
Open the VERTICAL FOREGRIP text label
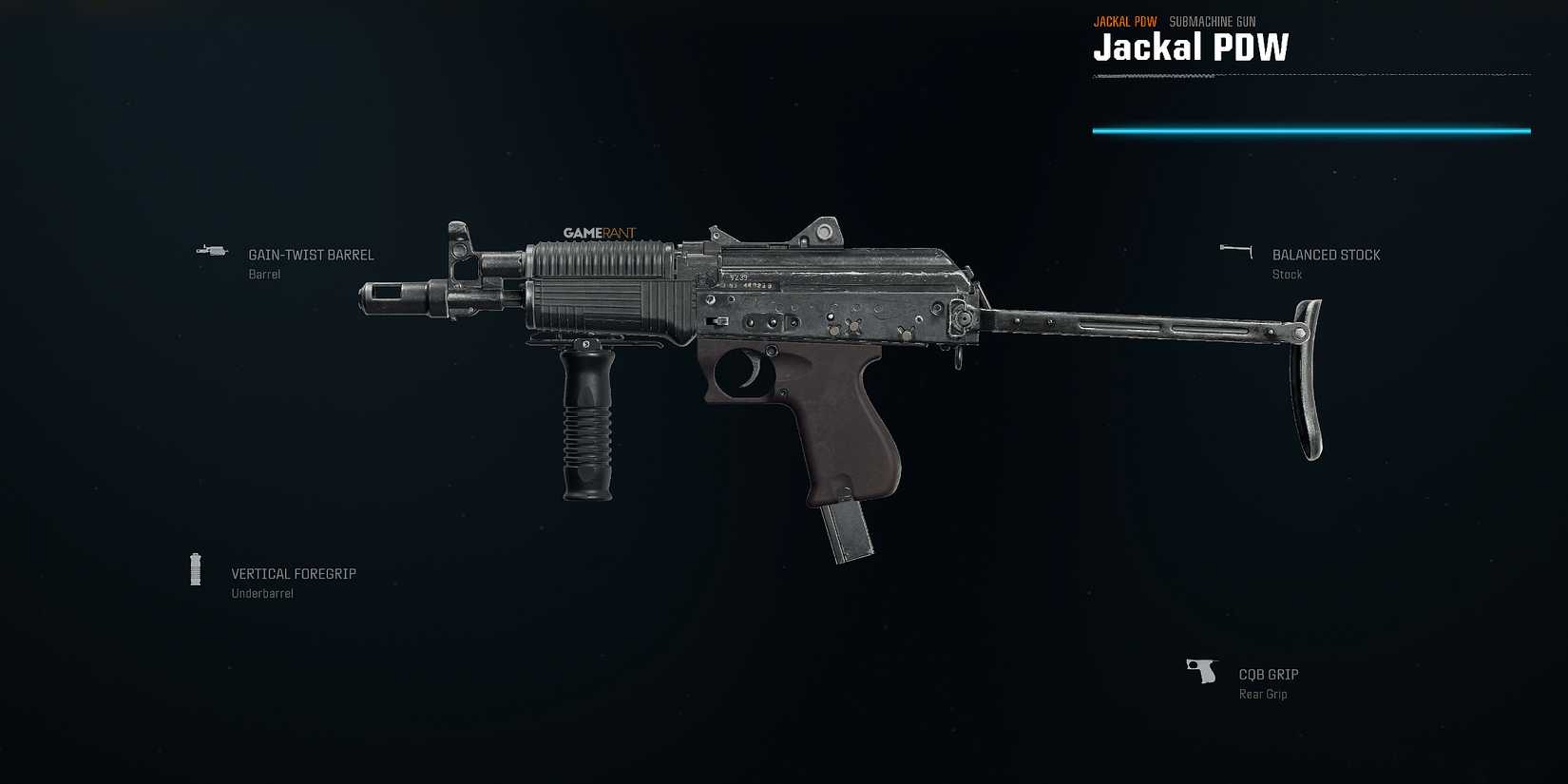[293, 574]
